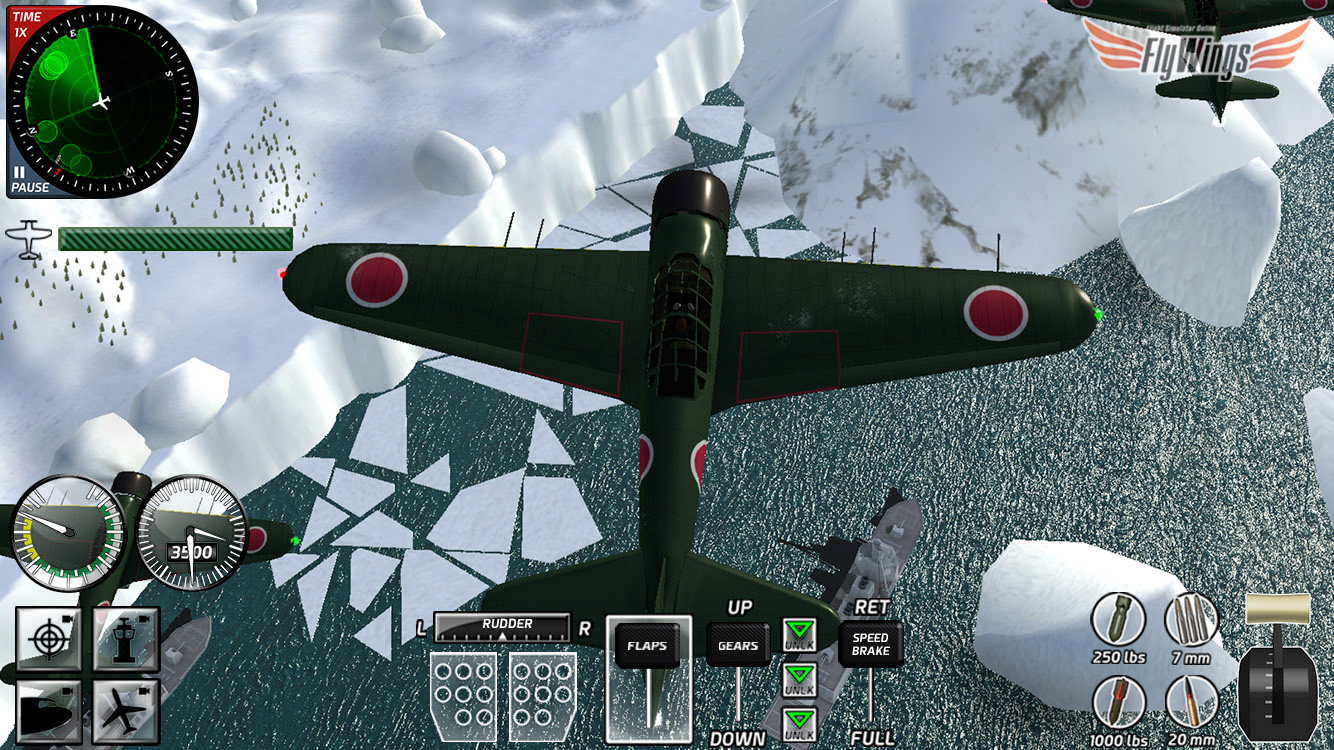Pause the flight simulation

pos(27,180)
